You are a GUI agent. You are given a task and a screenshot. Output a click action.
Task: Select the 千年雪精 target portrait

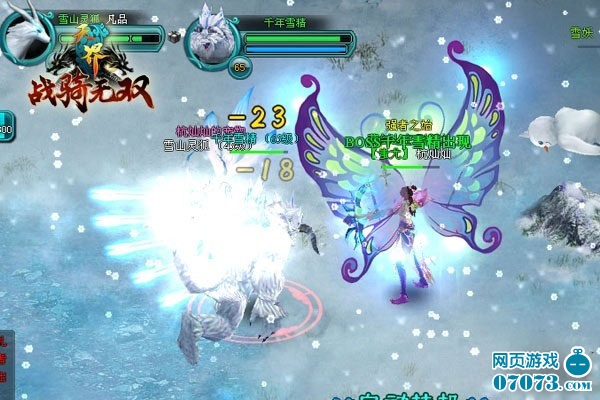212,36
